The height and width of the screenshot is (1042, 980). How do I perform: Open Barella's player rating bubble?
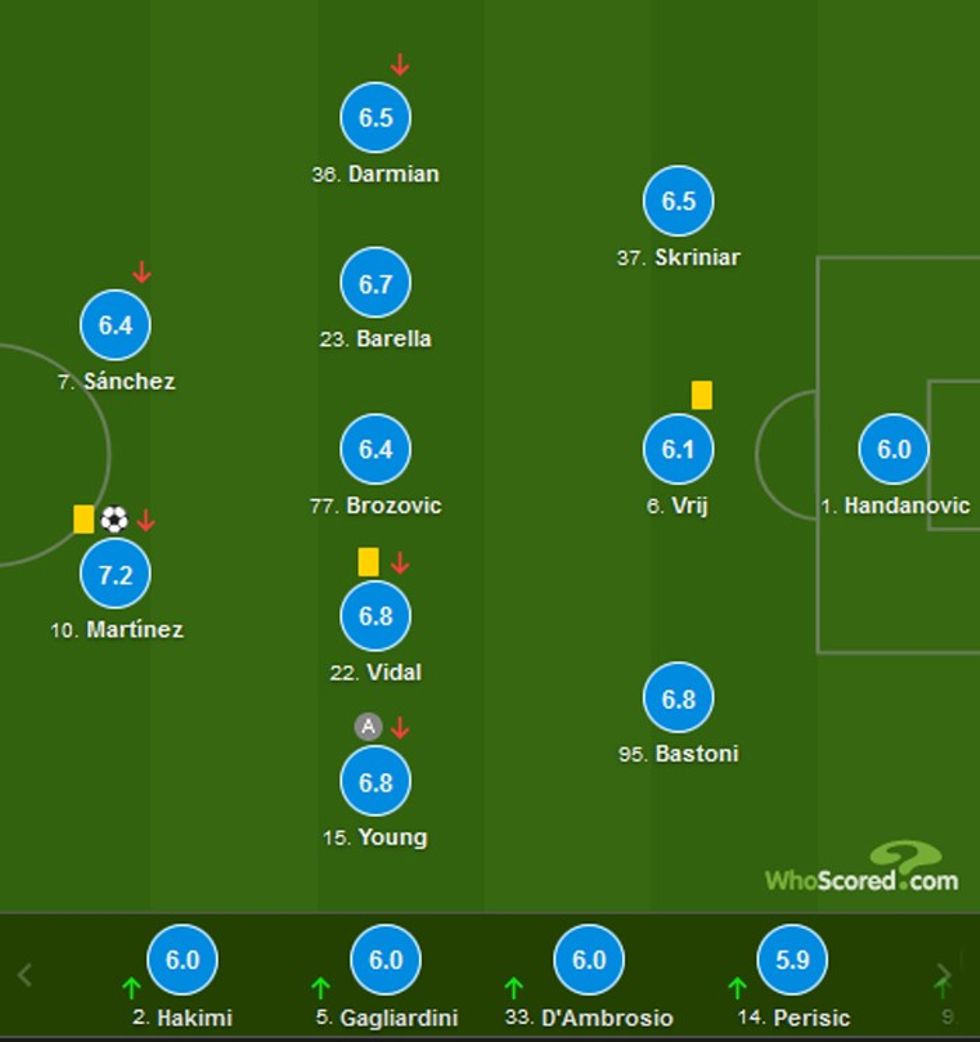click(375, 284)
